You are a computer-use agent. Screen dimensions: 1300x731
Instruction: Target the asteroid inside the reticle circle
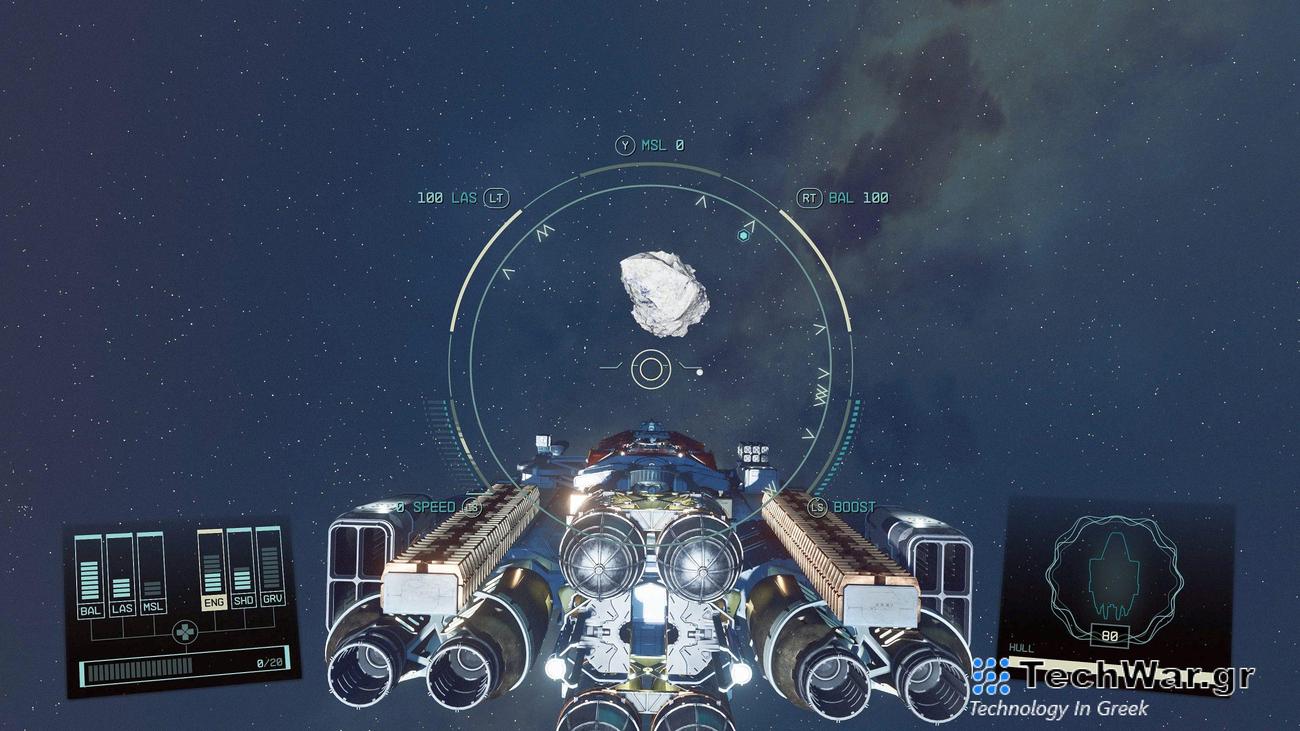(662, 295)
